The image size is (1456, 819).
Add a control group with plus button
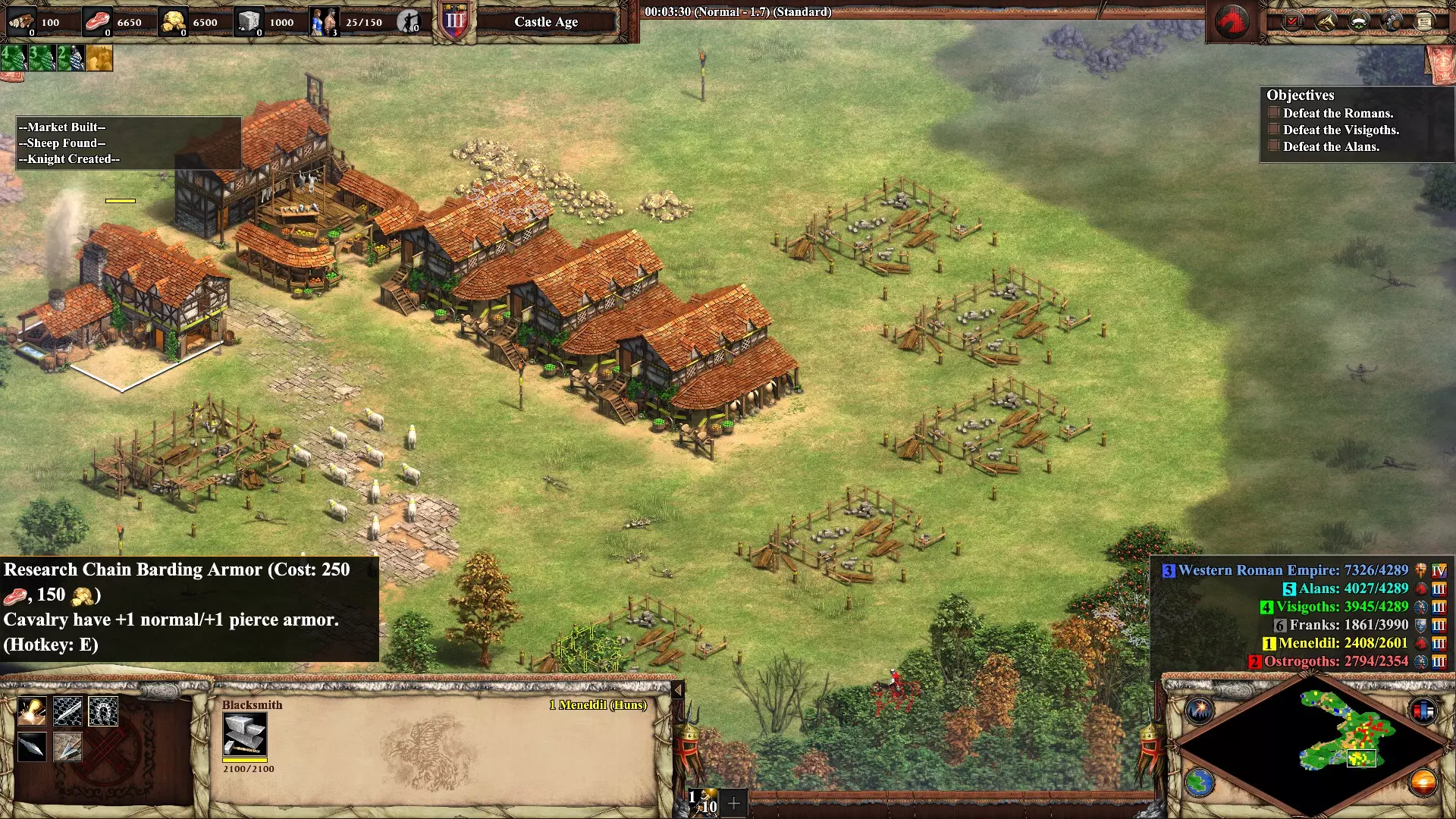coord(734,802)
